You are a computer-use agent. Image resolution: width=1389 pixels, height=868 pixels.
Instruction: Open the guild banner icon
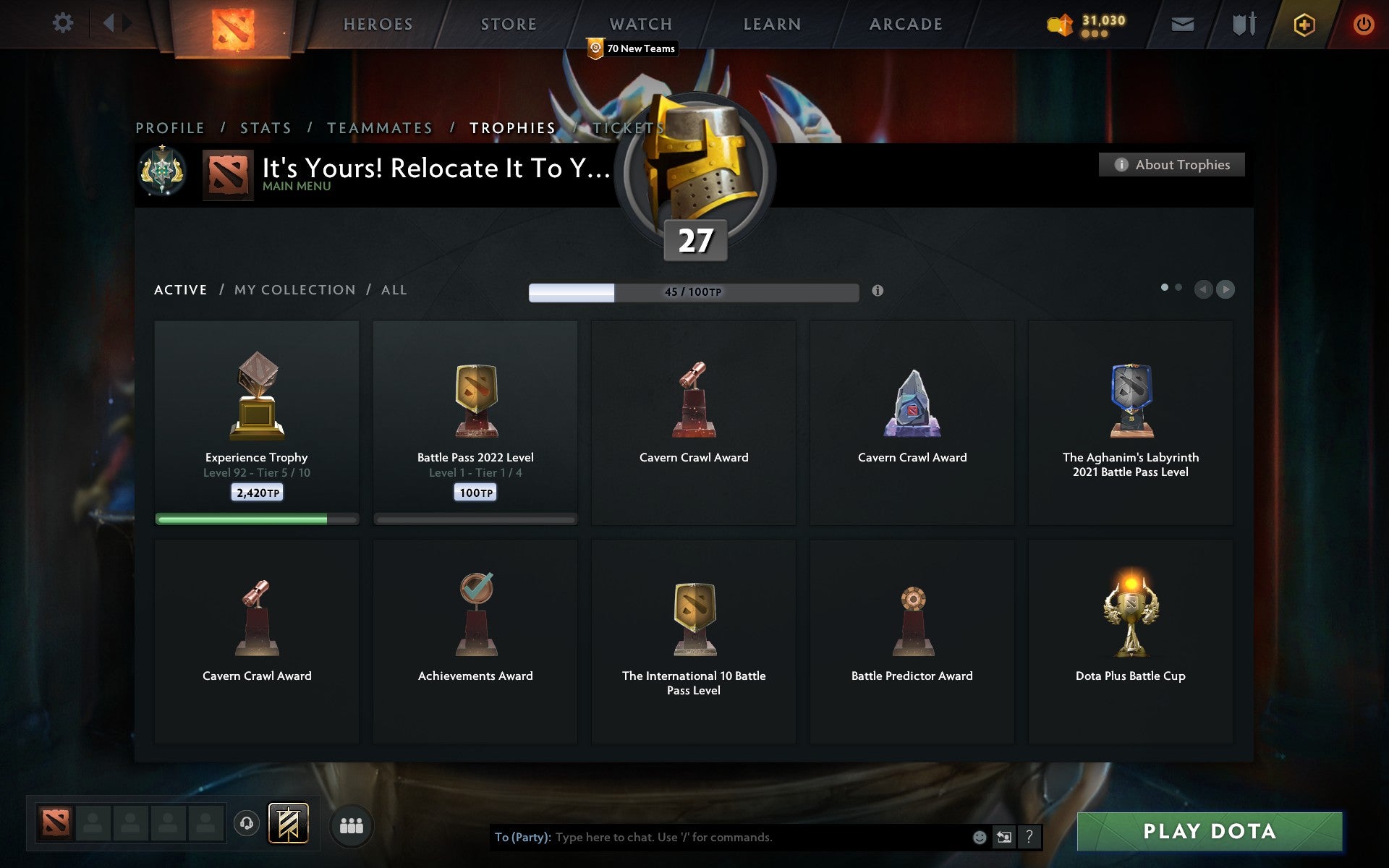point(287,822)
